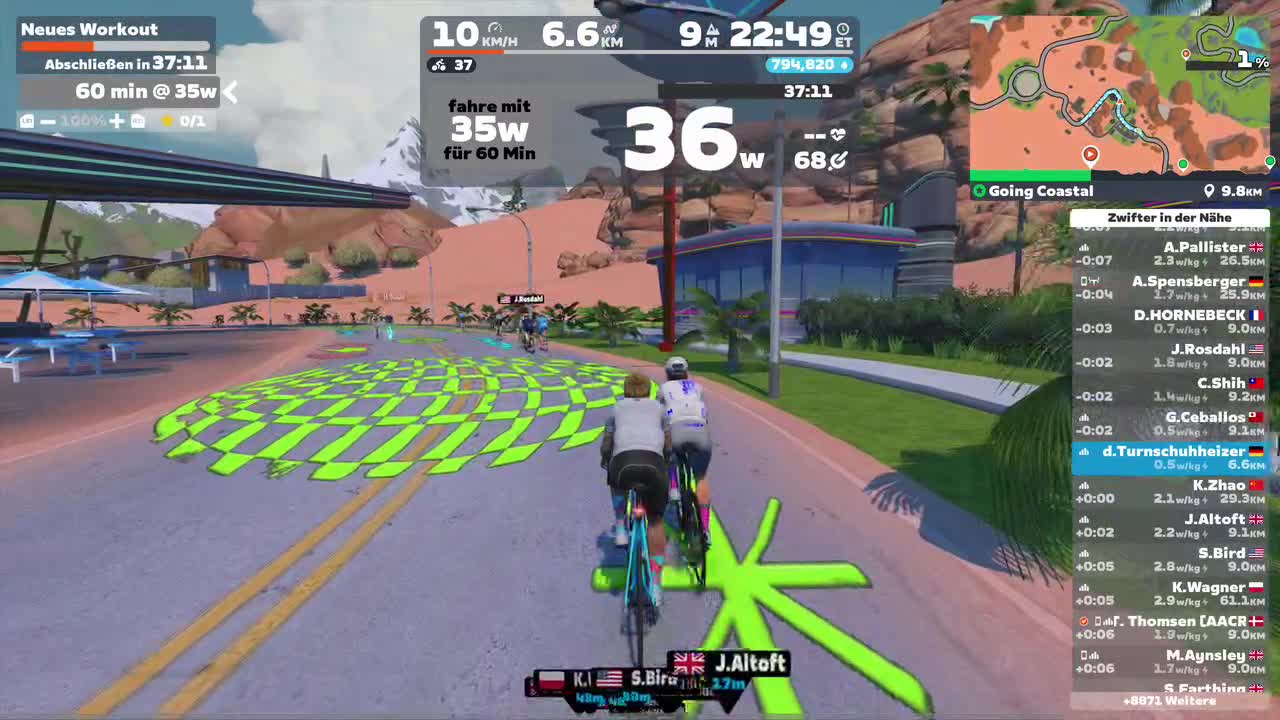
Task: Increase workout intensity with the plus button
Action: coord(117,121)
